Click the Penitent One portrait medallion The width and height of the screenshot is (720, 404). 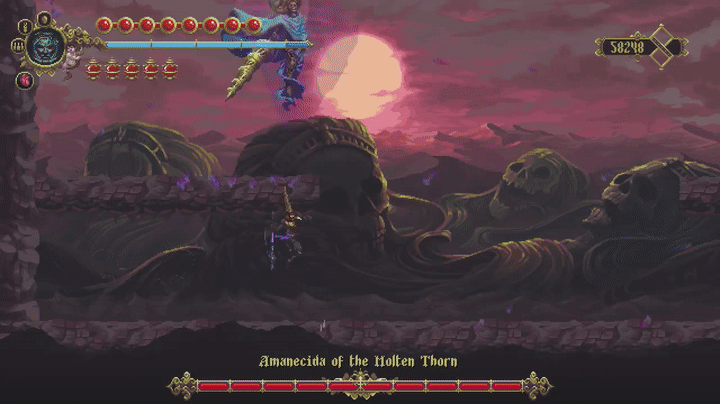46,46
